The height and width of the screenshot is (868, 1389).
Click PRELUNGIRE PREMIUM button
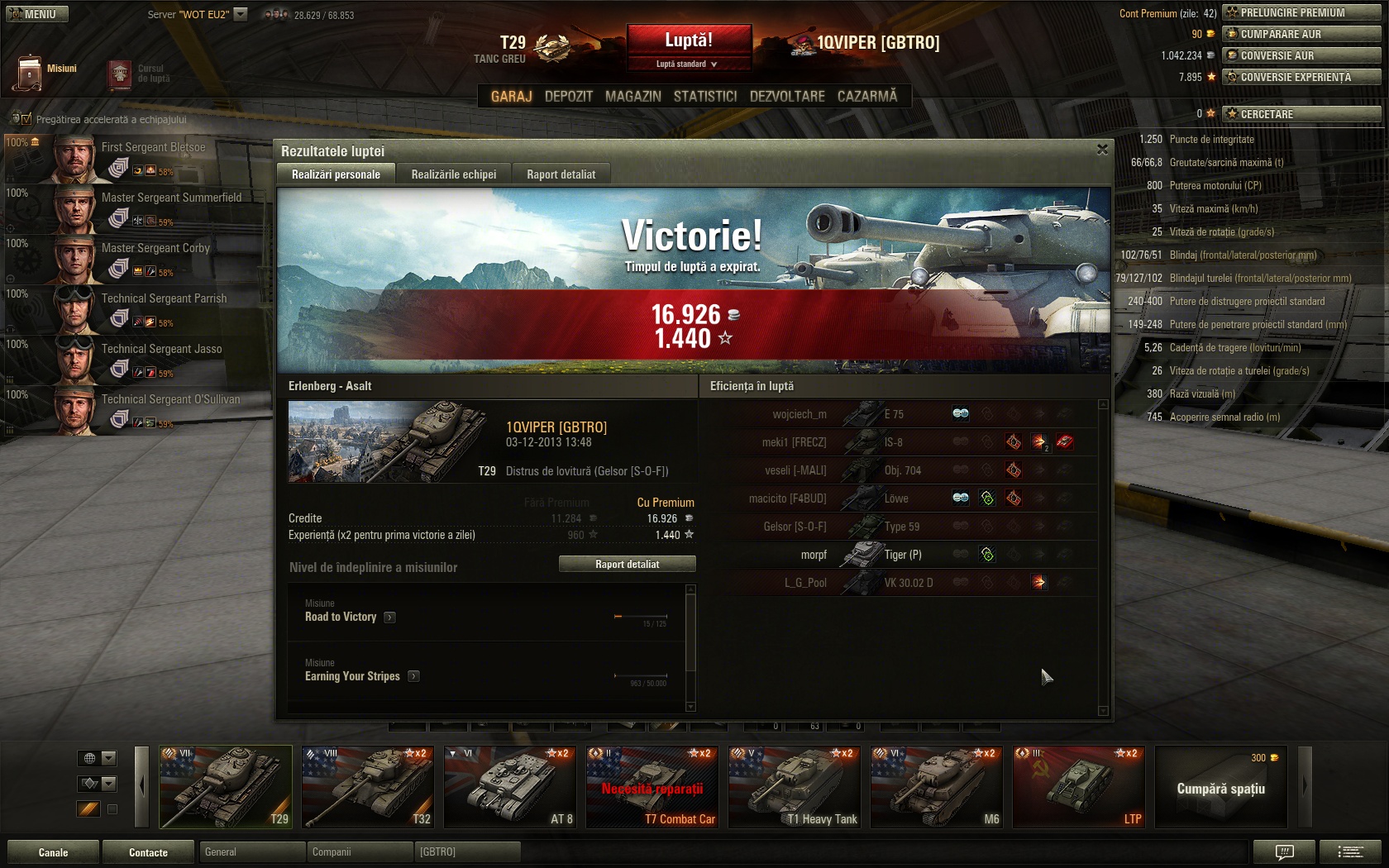pos(1301,12)
